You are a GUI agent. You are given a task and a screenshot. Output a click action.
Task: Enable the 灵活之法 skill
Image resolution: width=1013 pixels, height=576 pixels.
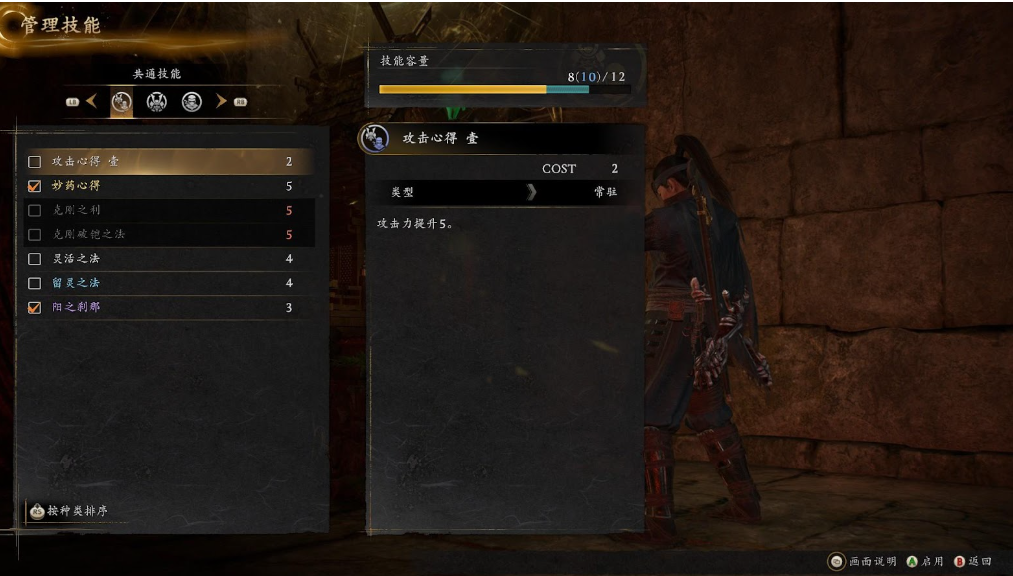click(35, 259)
